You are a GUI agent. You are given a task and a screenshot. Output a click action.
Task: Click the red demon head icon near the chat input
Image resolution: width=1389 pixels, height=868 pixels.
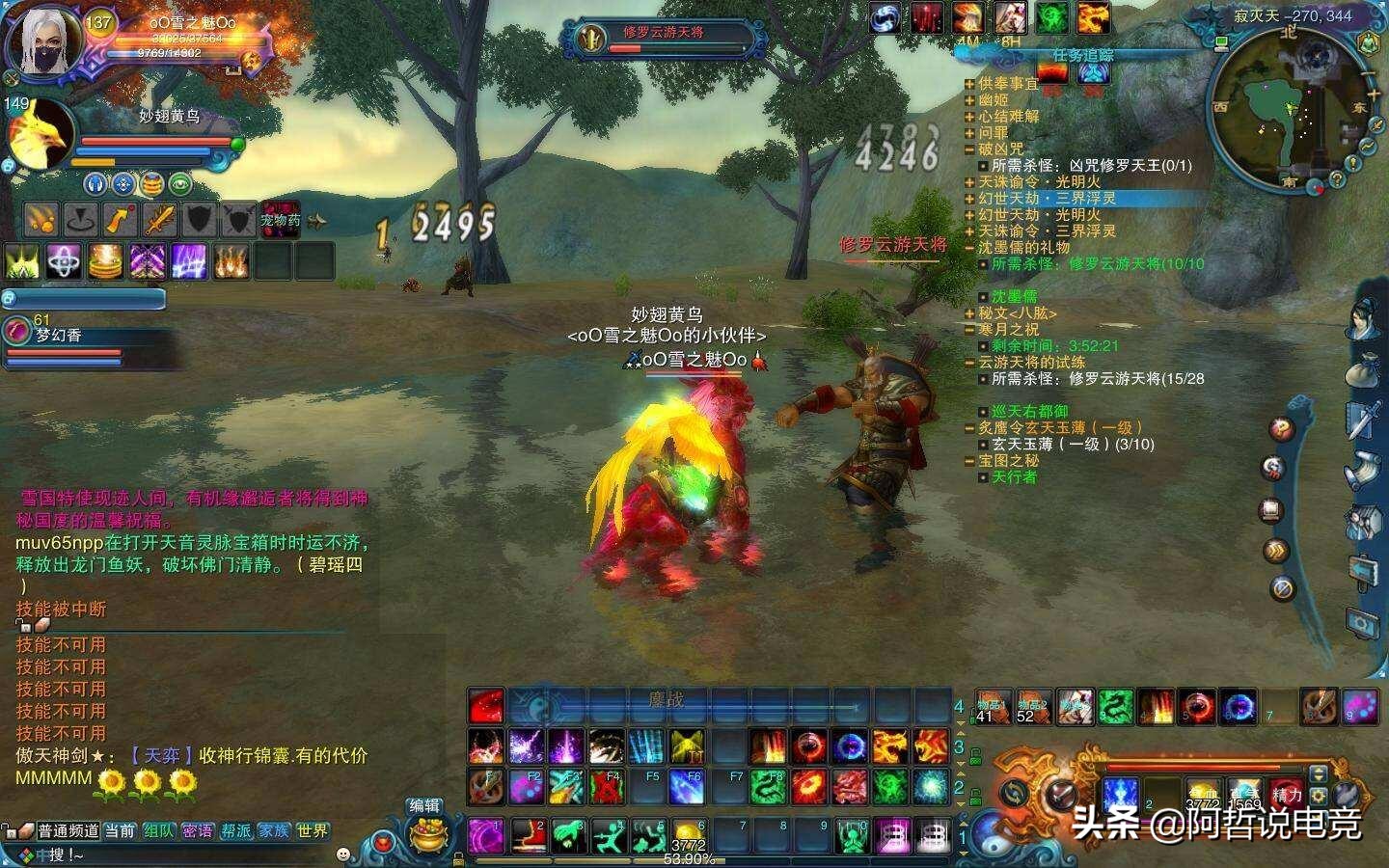(384, 843)
